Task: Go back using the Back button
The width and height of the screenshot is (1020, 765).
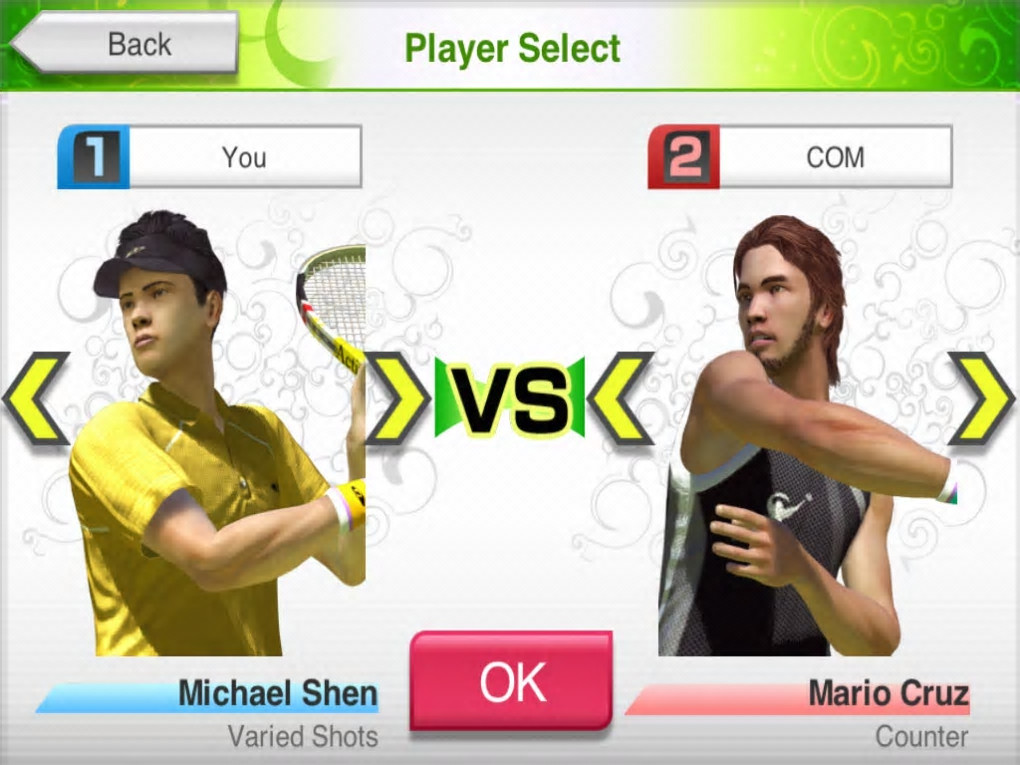Action: [x=126, y=44]
